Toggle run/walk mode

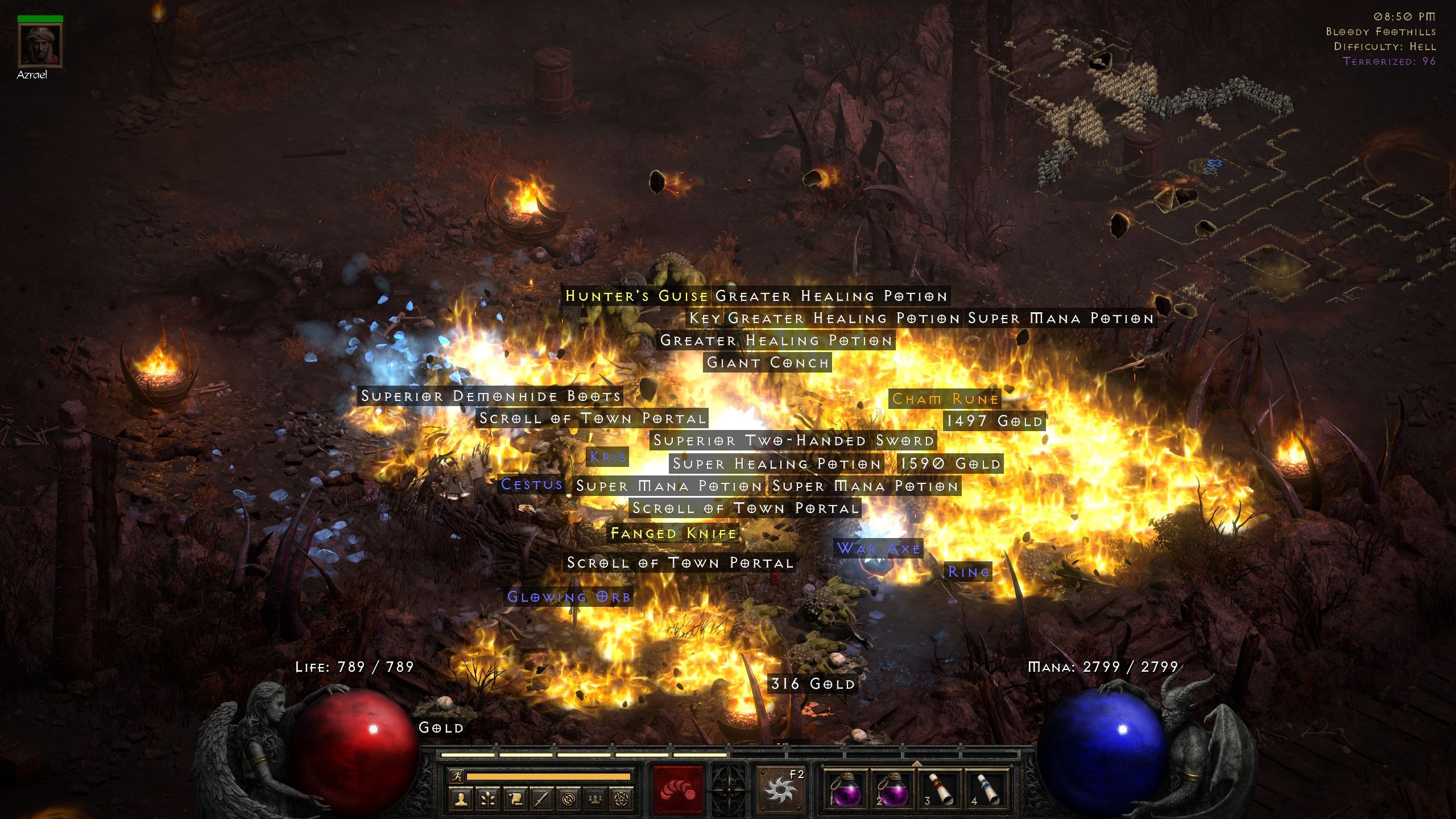click(x=458, y=776)
